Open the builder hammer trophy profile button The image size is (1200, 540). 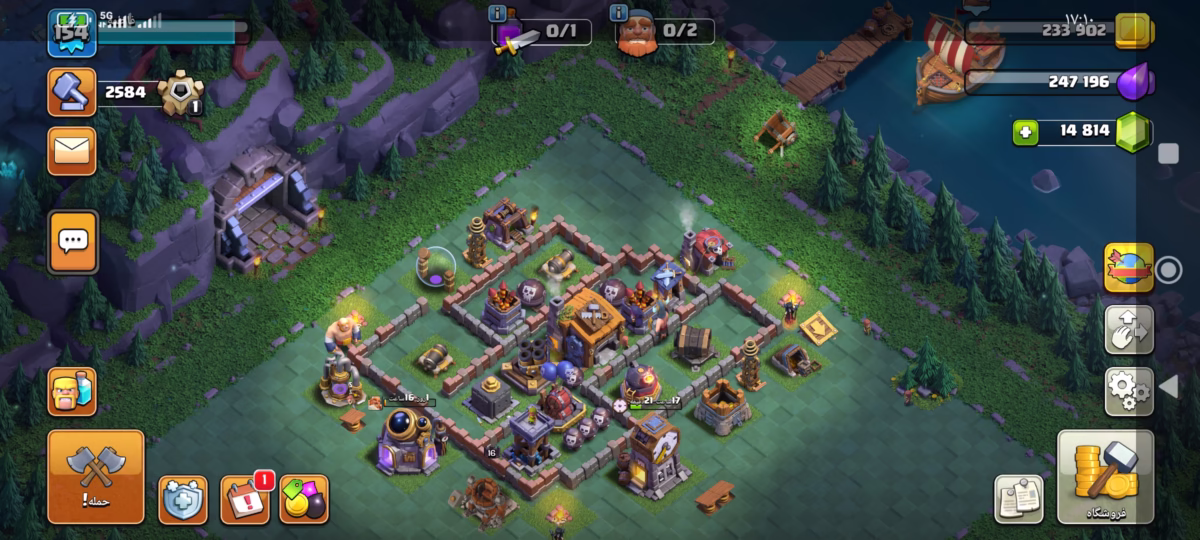click(x=72, y=93)
